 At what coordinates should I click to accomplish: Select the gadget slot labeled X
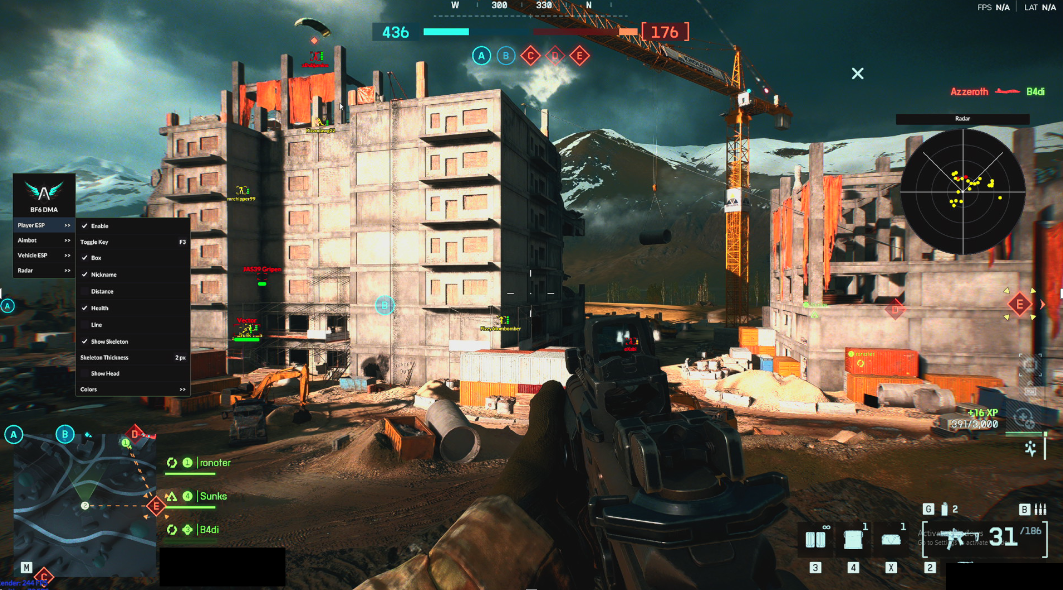[x=891, y=540]
